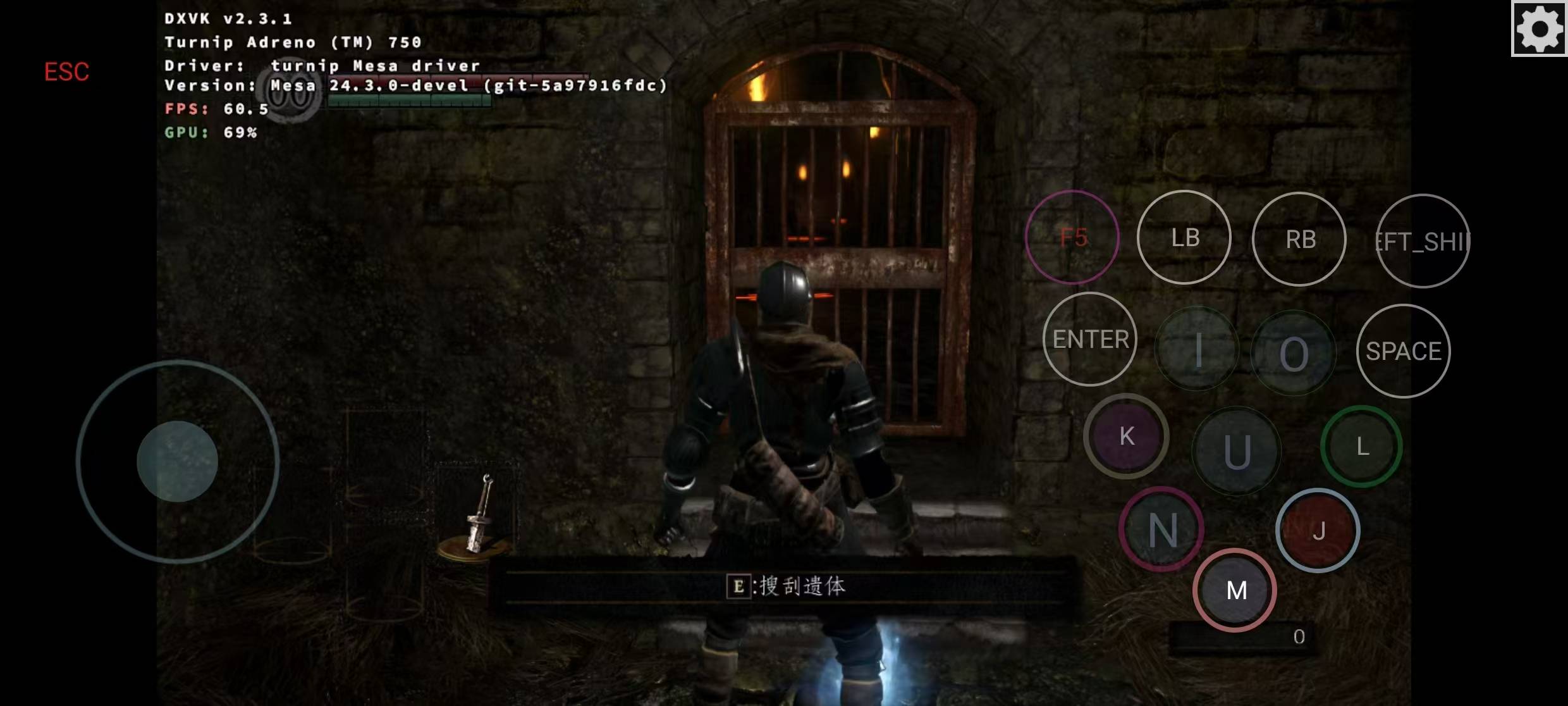
Task: Tap the purple K overlay button
Action: pos(1126,436)
